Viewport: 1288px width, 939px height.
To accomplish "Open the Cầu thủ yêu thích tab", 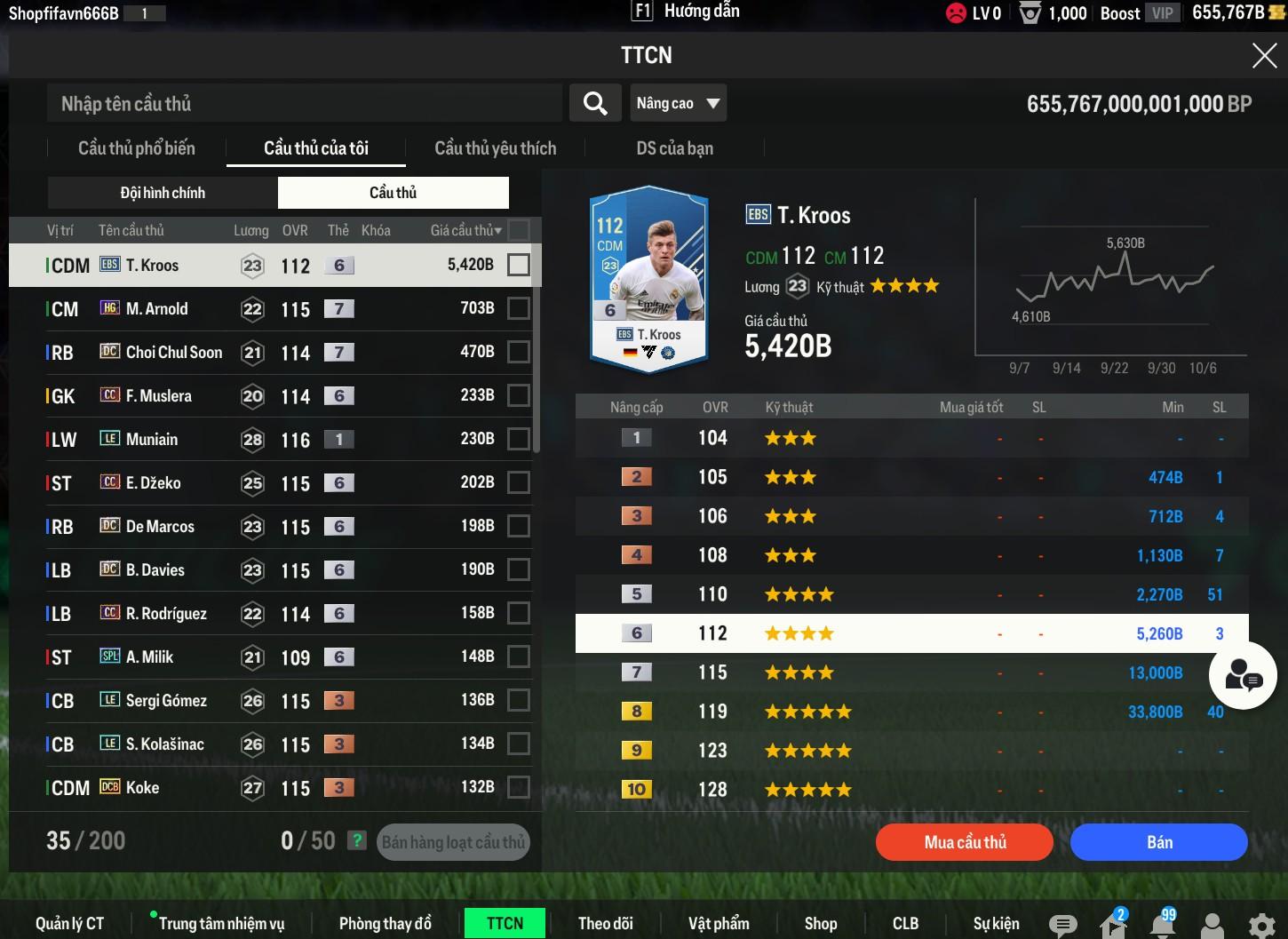I will tap(495, 148).
